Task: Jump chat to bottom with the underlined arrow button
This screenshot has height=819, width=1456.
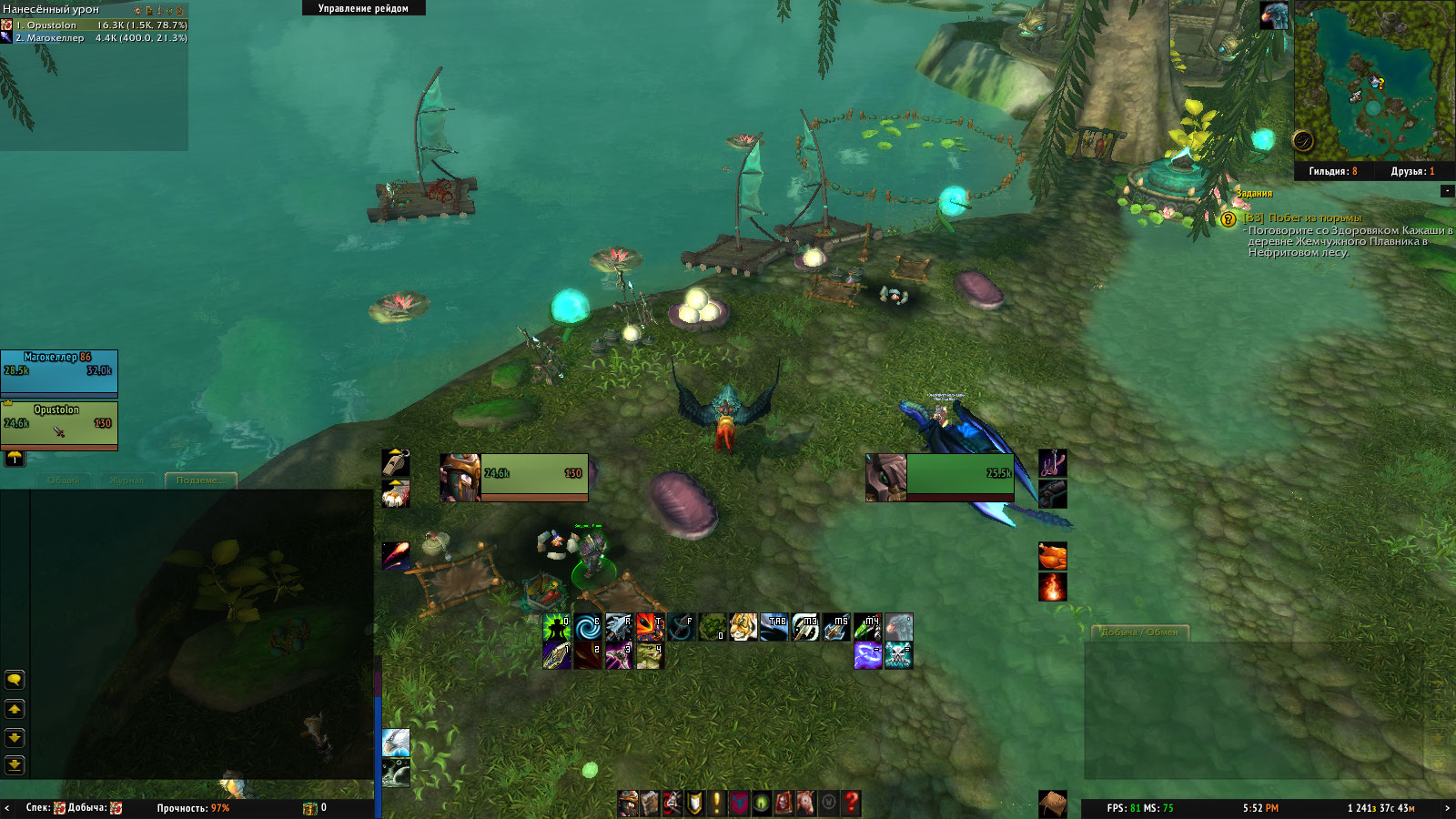Action: pyautogui.click(x=15, y=764)
